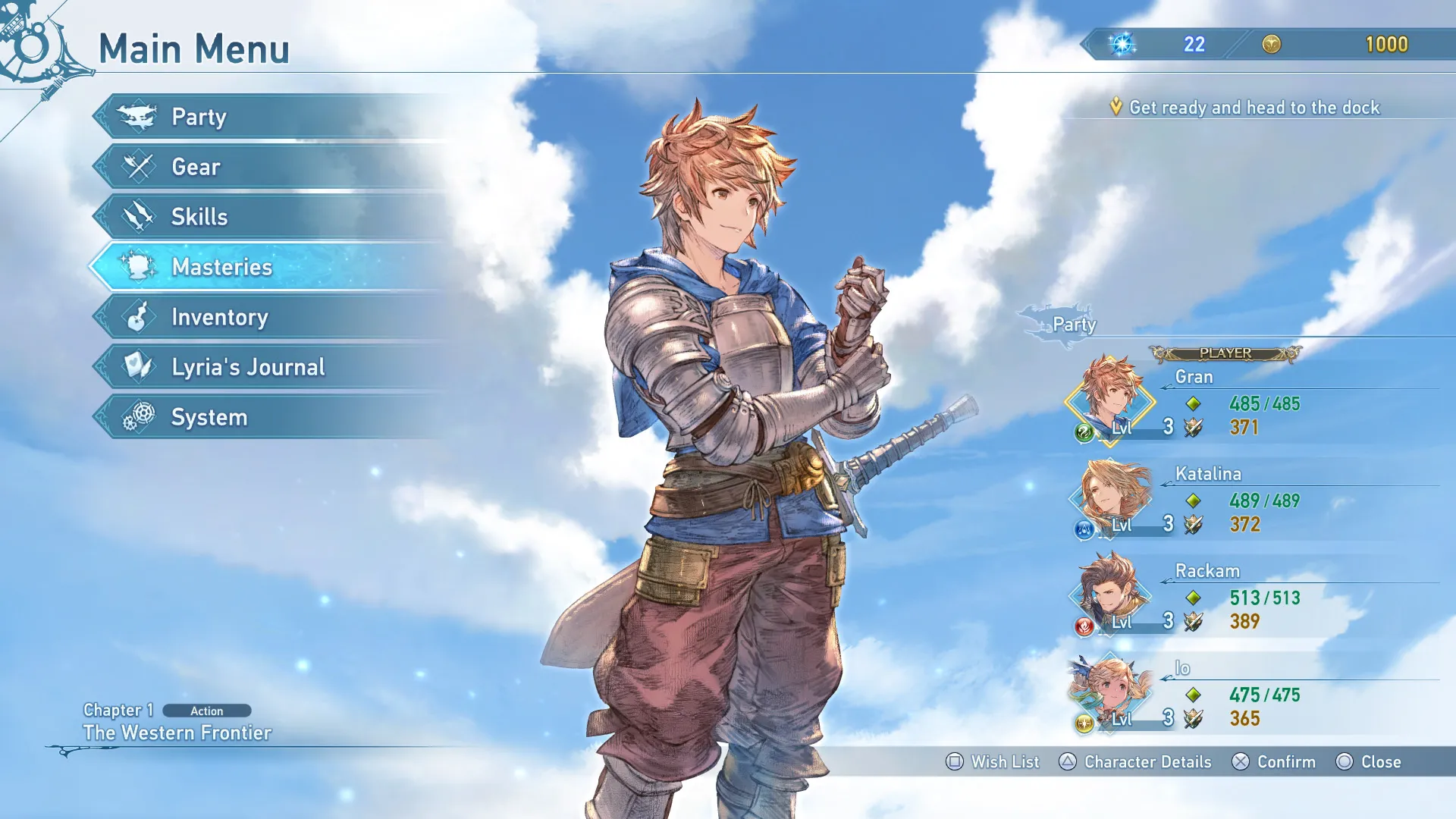Click the 'head to the dock' objective
Viewport: 1456px width, 819px height.
(1254, 108)
